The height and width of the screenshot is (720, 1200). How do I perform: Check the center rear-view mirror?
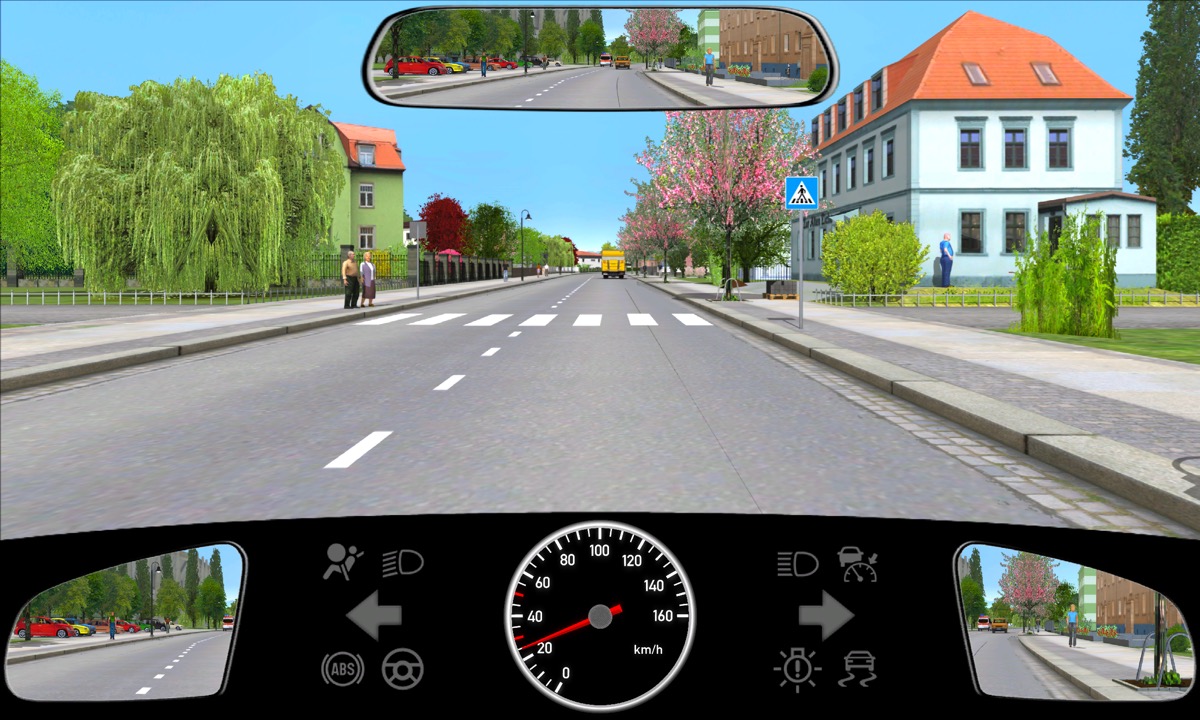[x=600, y=56]
